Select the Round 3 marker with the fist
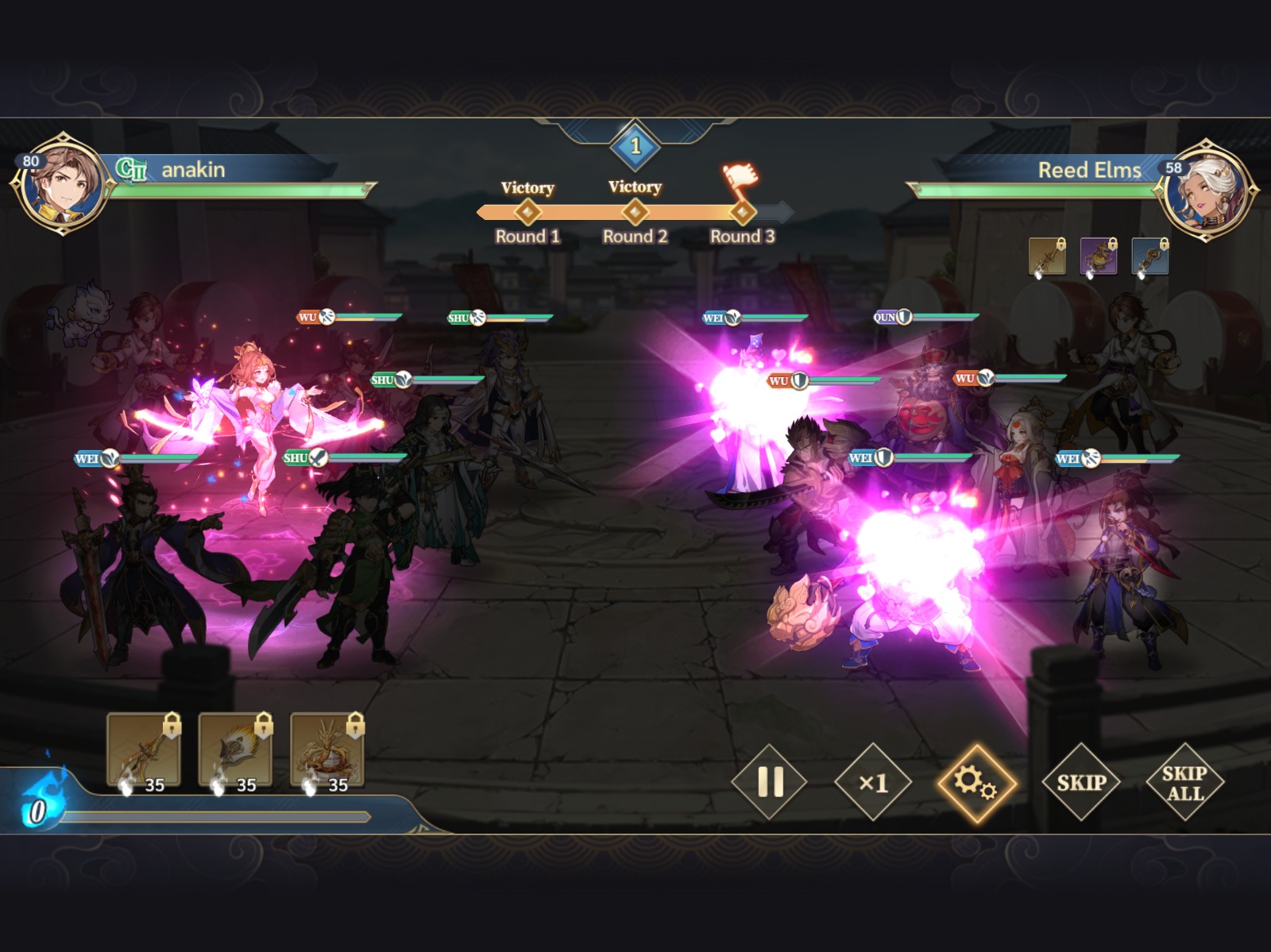Image resolution: width=1271 pixels, height=952 pixels. (743, 211)
